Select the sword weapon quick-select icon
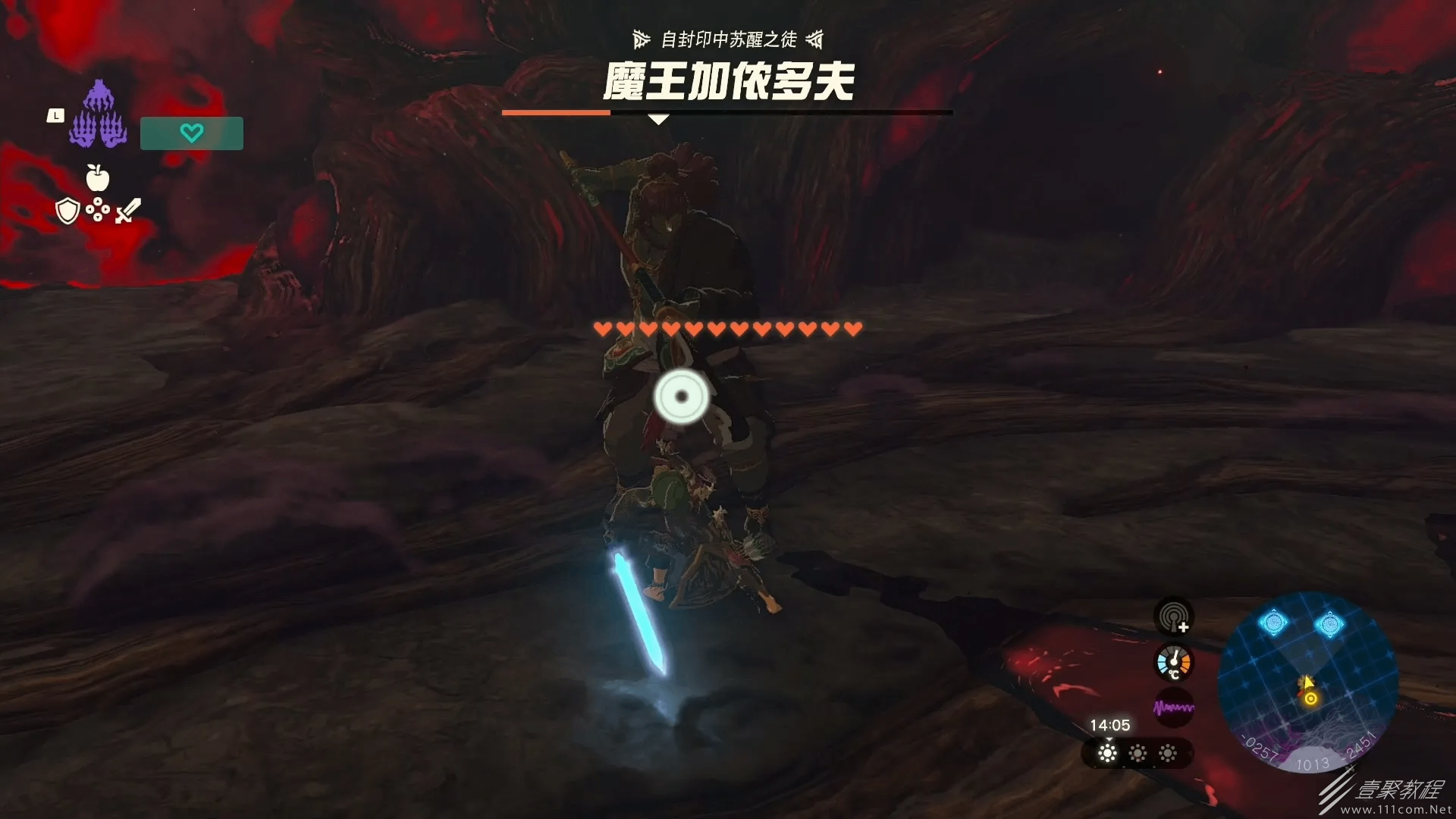The height and width of the screenshot is (819, 1456). point(128,210)
